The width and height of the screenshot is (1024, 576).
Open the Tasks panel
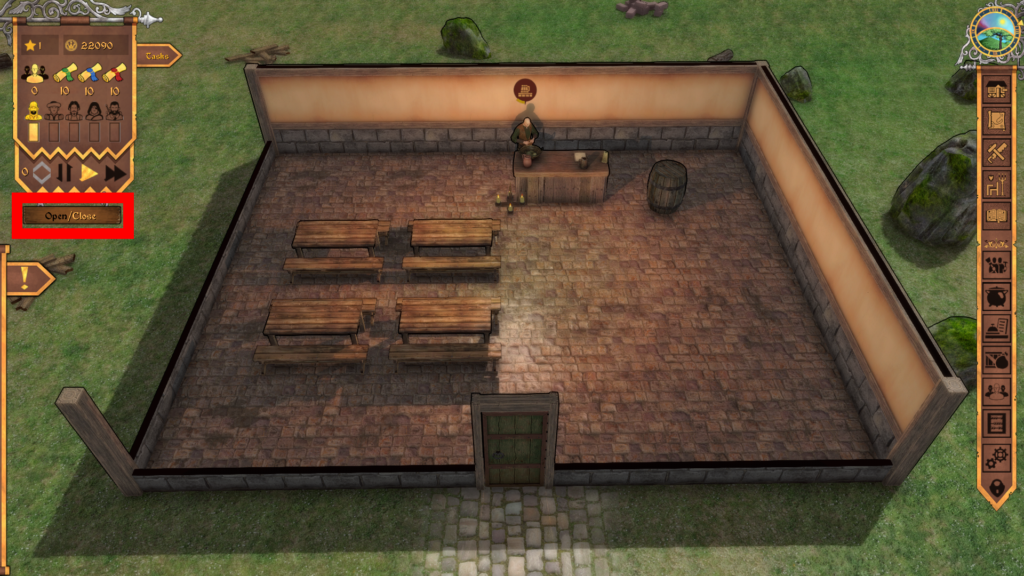click(158, 56)
